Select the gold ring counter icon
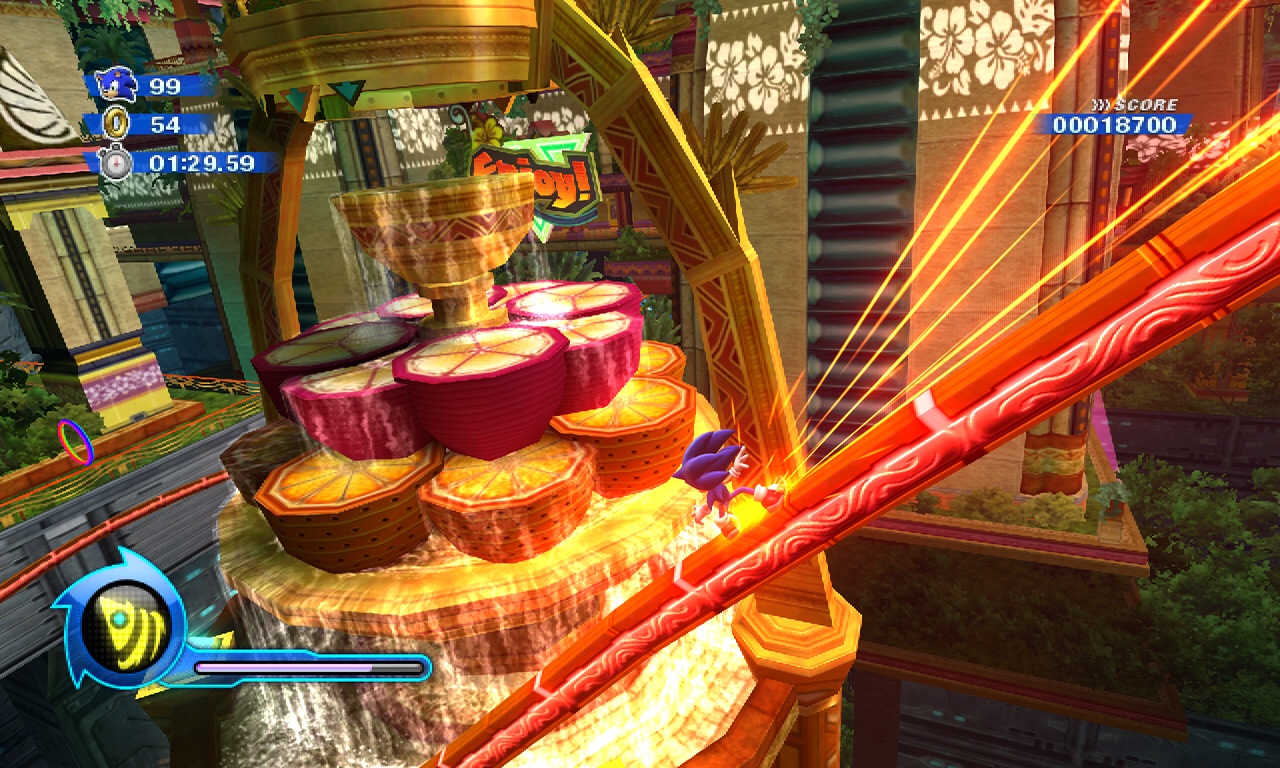Viewport: 1280px width, 768px height. [118, 123]
